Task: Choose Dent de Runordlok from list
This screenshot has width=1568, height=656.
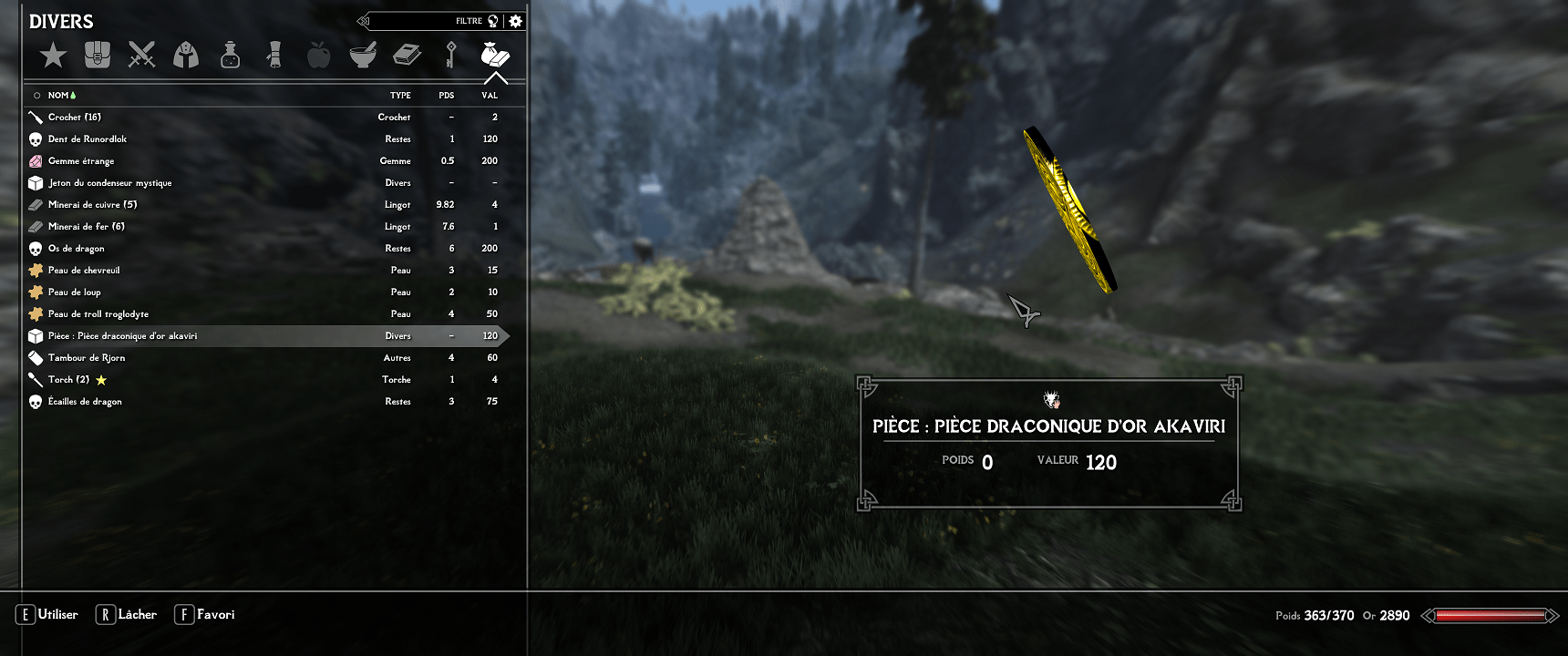Action: (88, 139)
